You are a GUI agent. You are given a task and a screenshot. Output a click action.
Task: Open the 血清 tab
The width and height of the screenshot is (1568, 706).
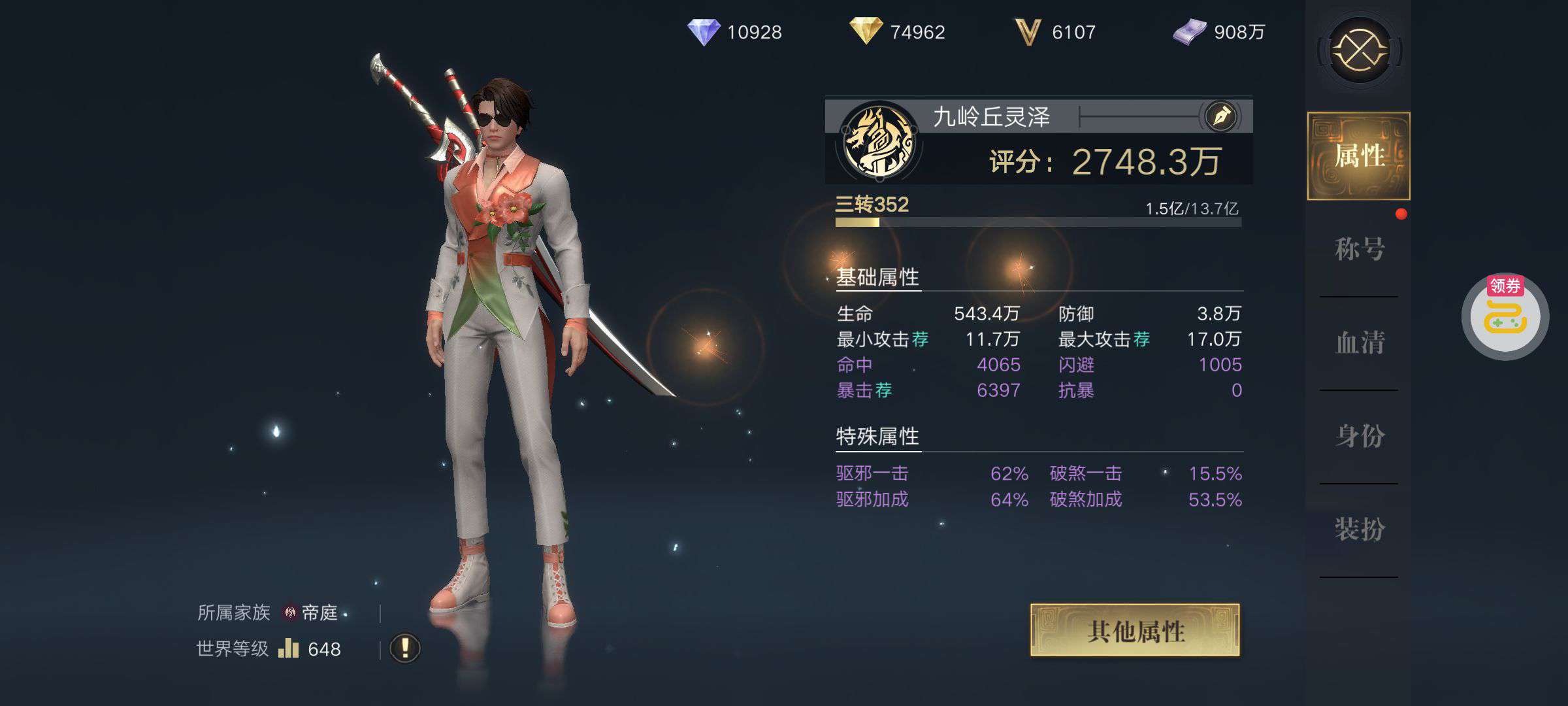tap(1359, 343)
